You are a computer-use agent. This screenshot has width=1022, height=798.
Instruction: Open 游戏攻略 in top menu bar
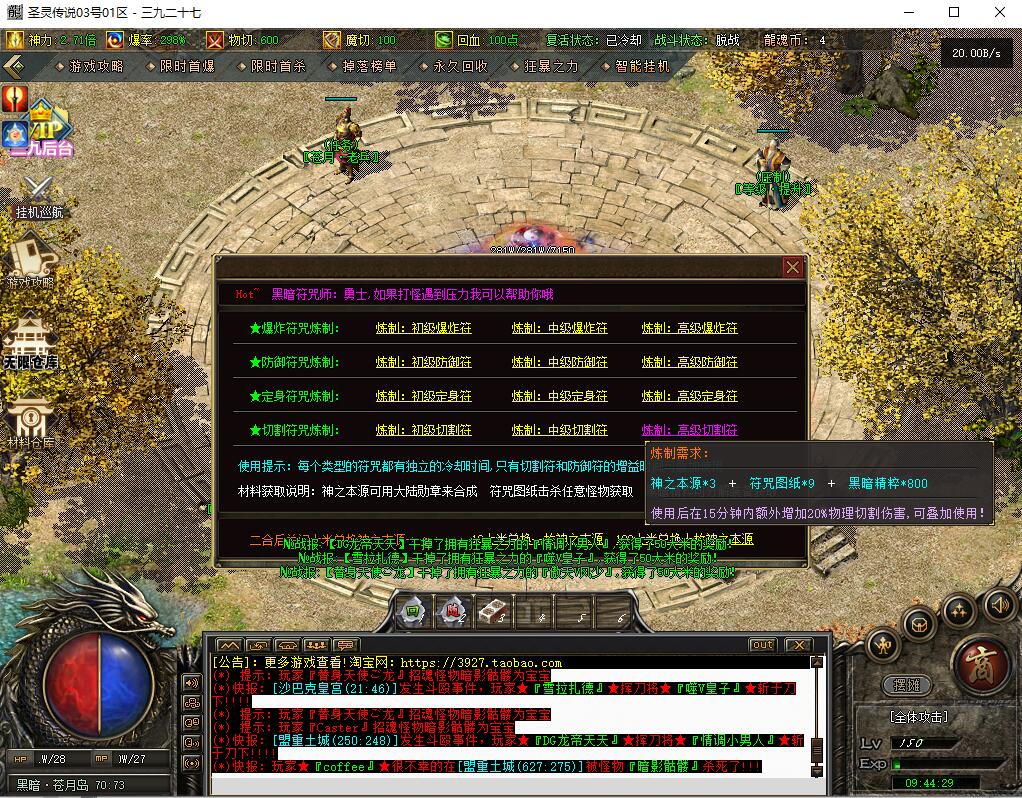pos(96,66)
